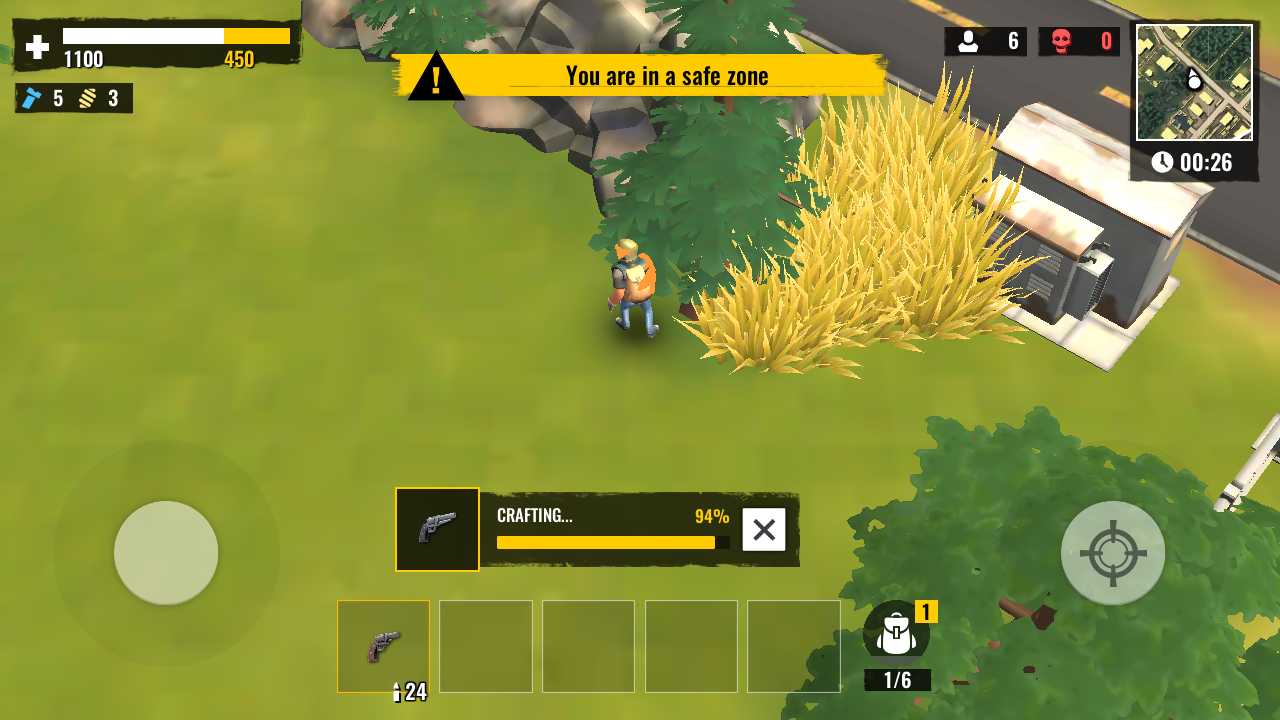This screenshot has height=720, width=1280.
Task: Tap the virtual movement joystick
Action: pos(166,553)
